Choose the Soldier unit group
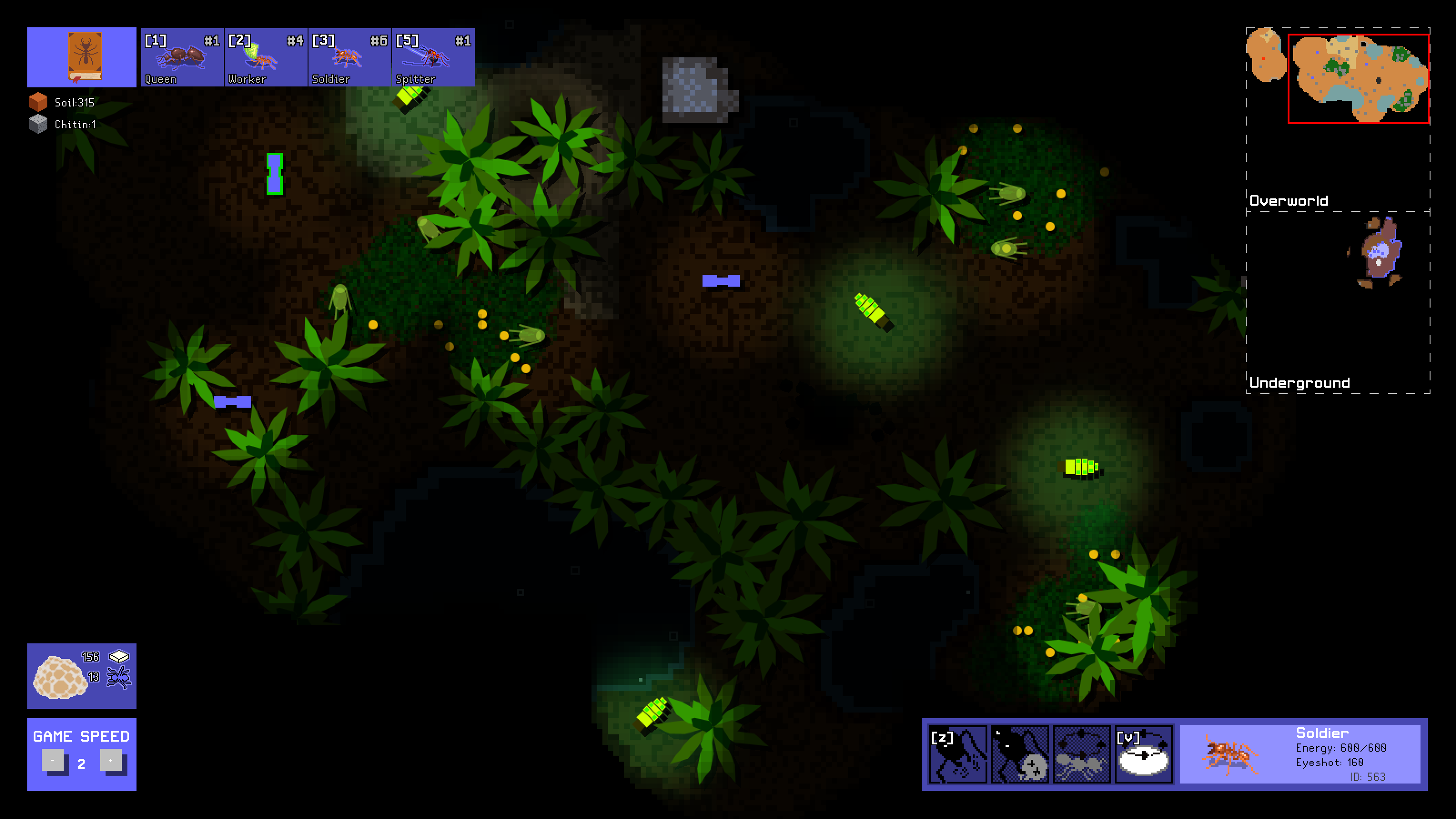 (349, 58)
